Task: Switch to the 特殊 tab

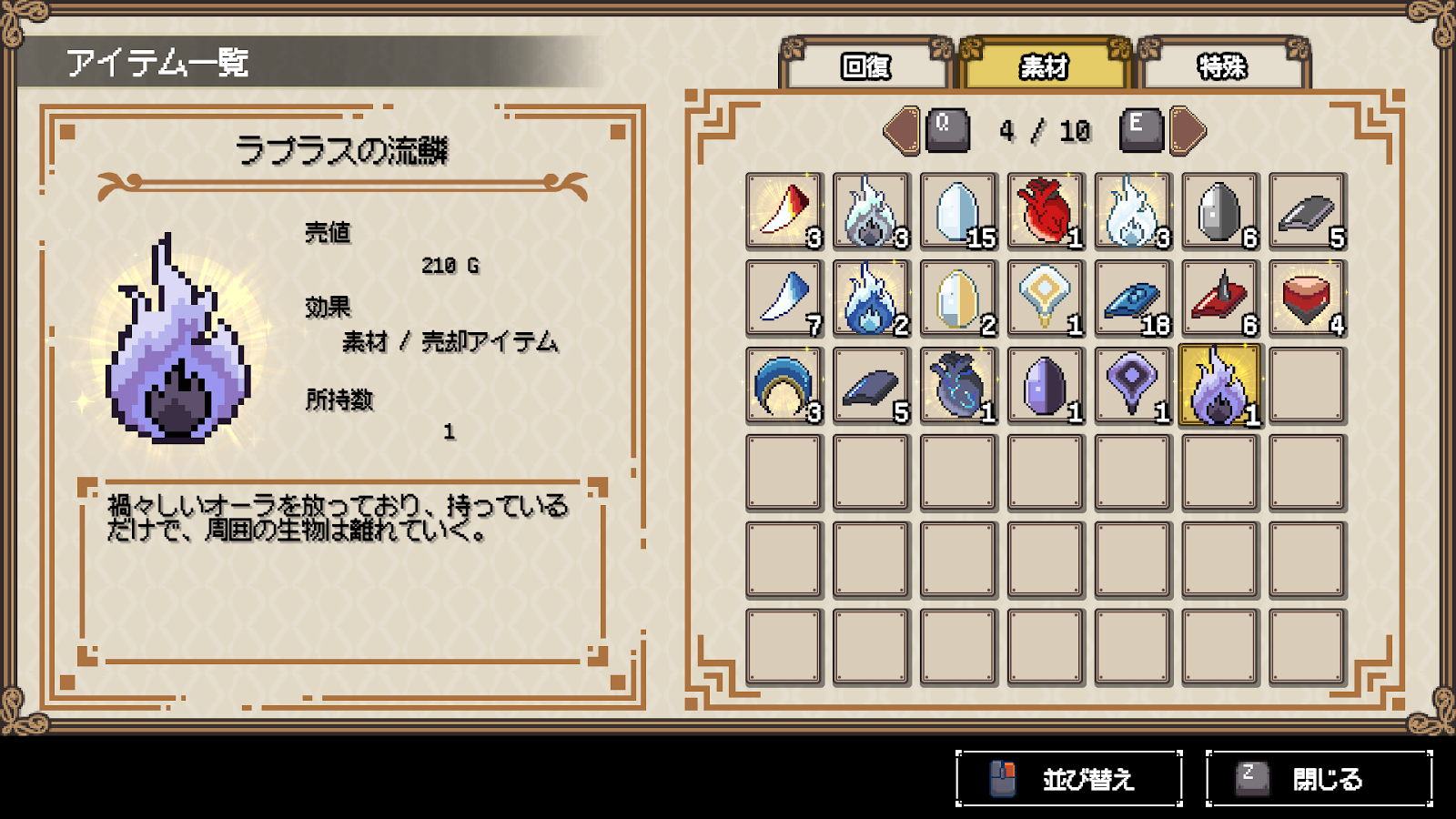Action: tap(1230, 66)
